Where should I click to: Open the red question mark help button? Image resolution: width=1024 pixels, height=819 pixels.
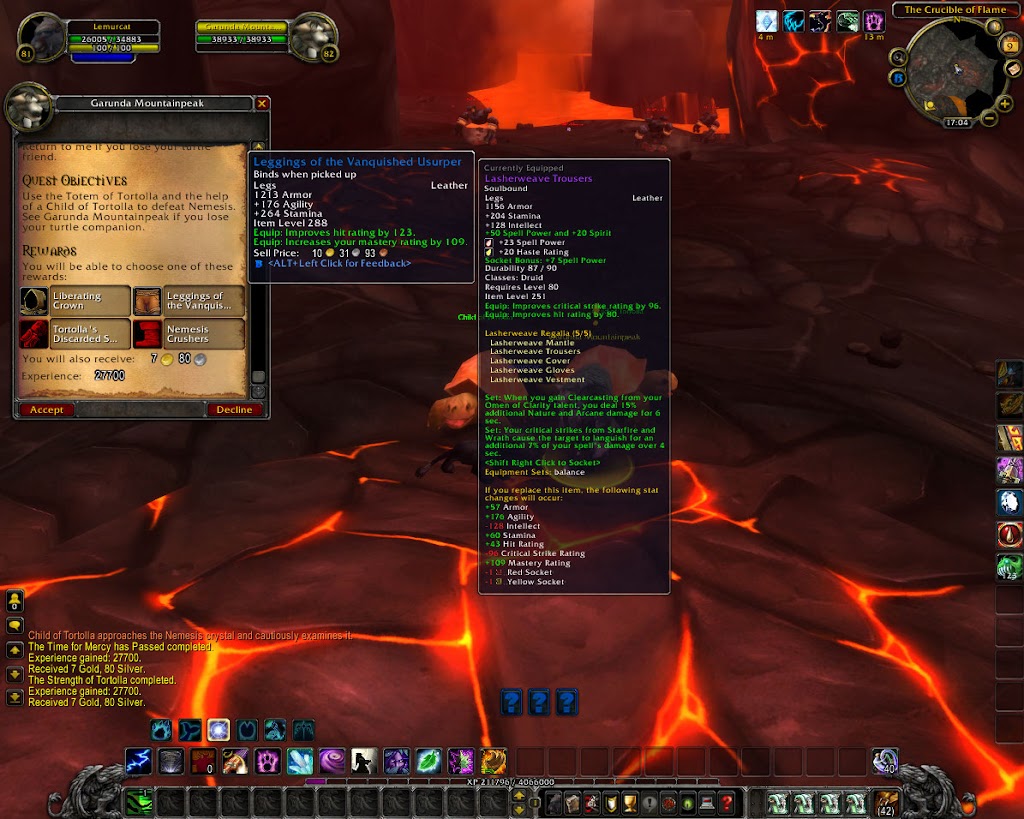point(726,802)
